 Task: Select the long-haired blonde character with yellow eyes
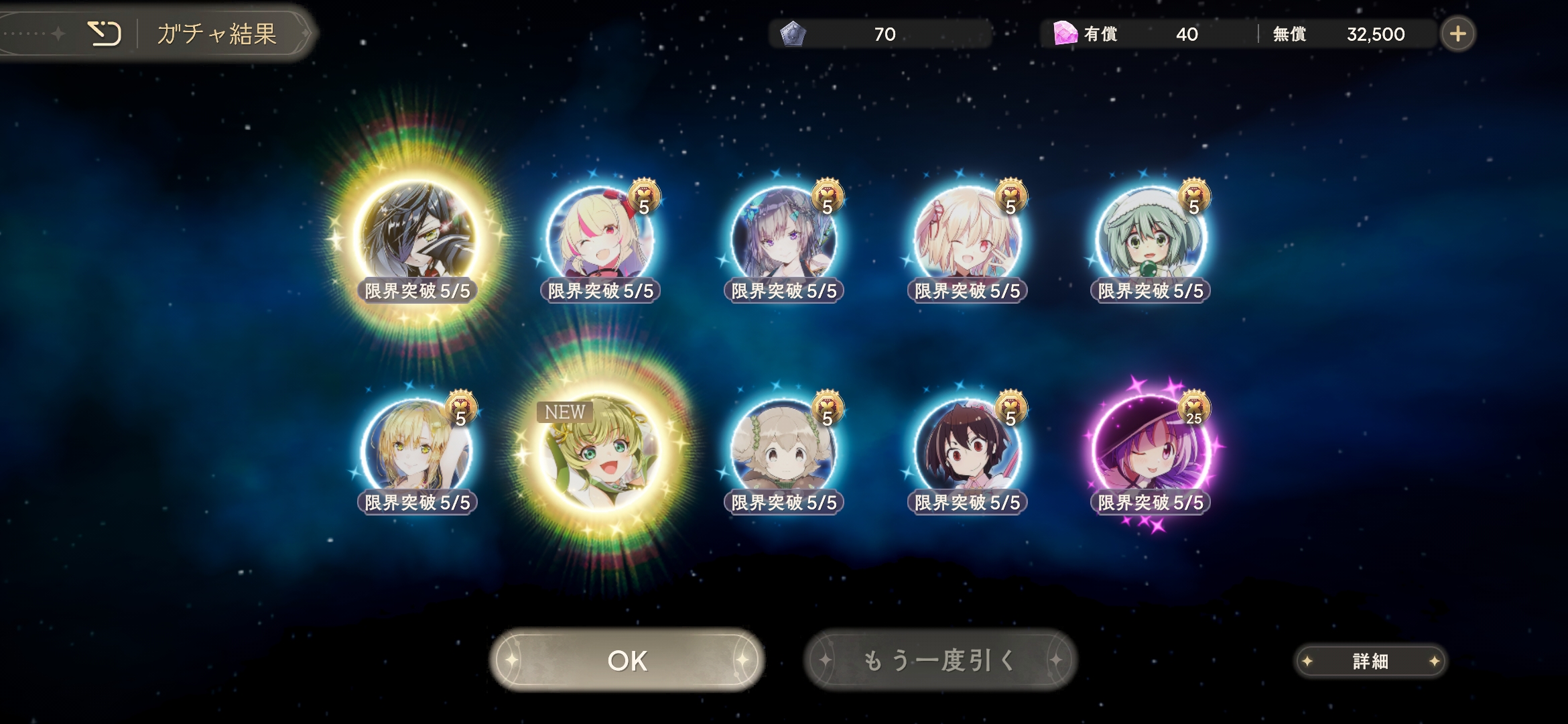417,448
